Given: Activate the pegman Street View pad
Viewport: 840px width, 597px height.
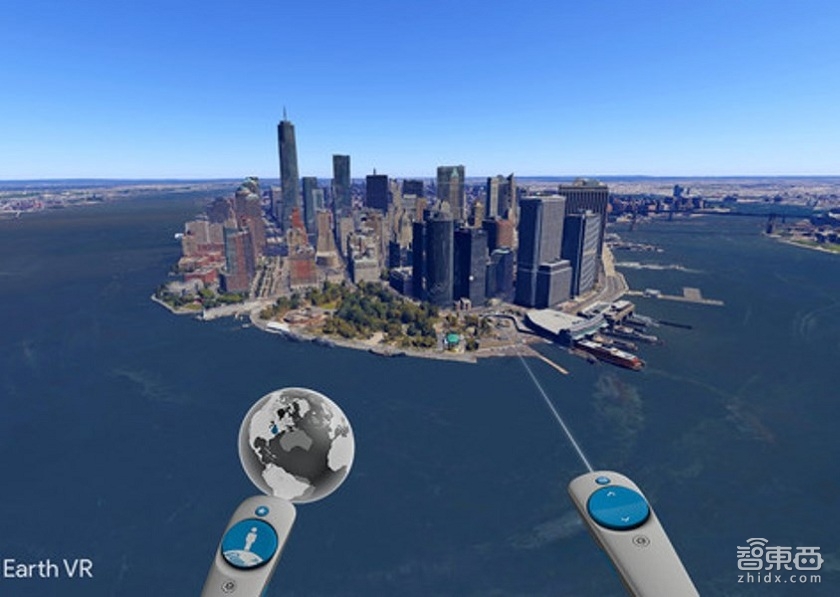Looking at the screenshot, I should [x=249, y=543].
